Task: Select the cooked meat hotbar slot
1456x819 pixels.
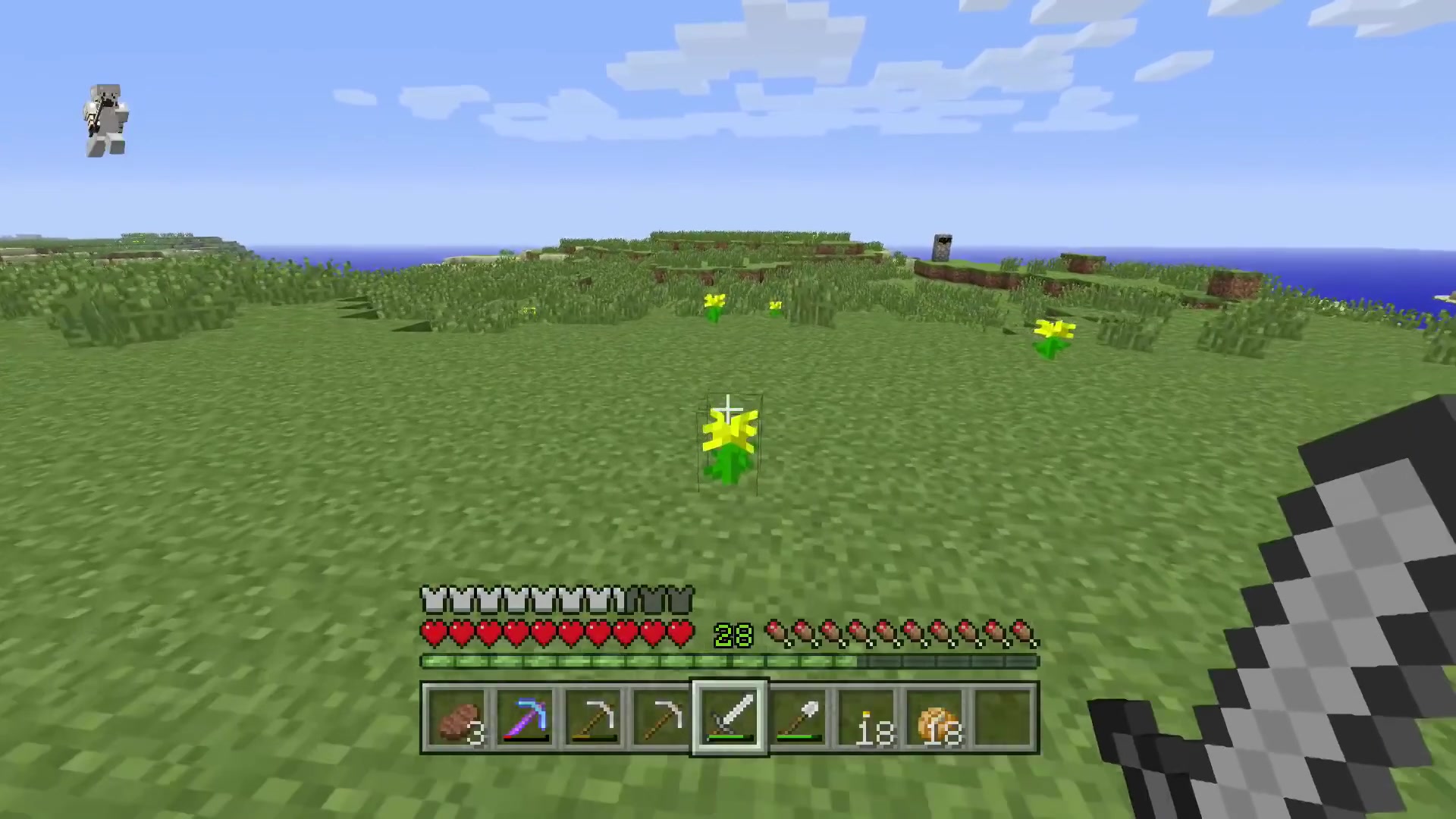Action: [457, 718]
